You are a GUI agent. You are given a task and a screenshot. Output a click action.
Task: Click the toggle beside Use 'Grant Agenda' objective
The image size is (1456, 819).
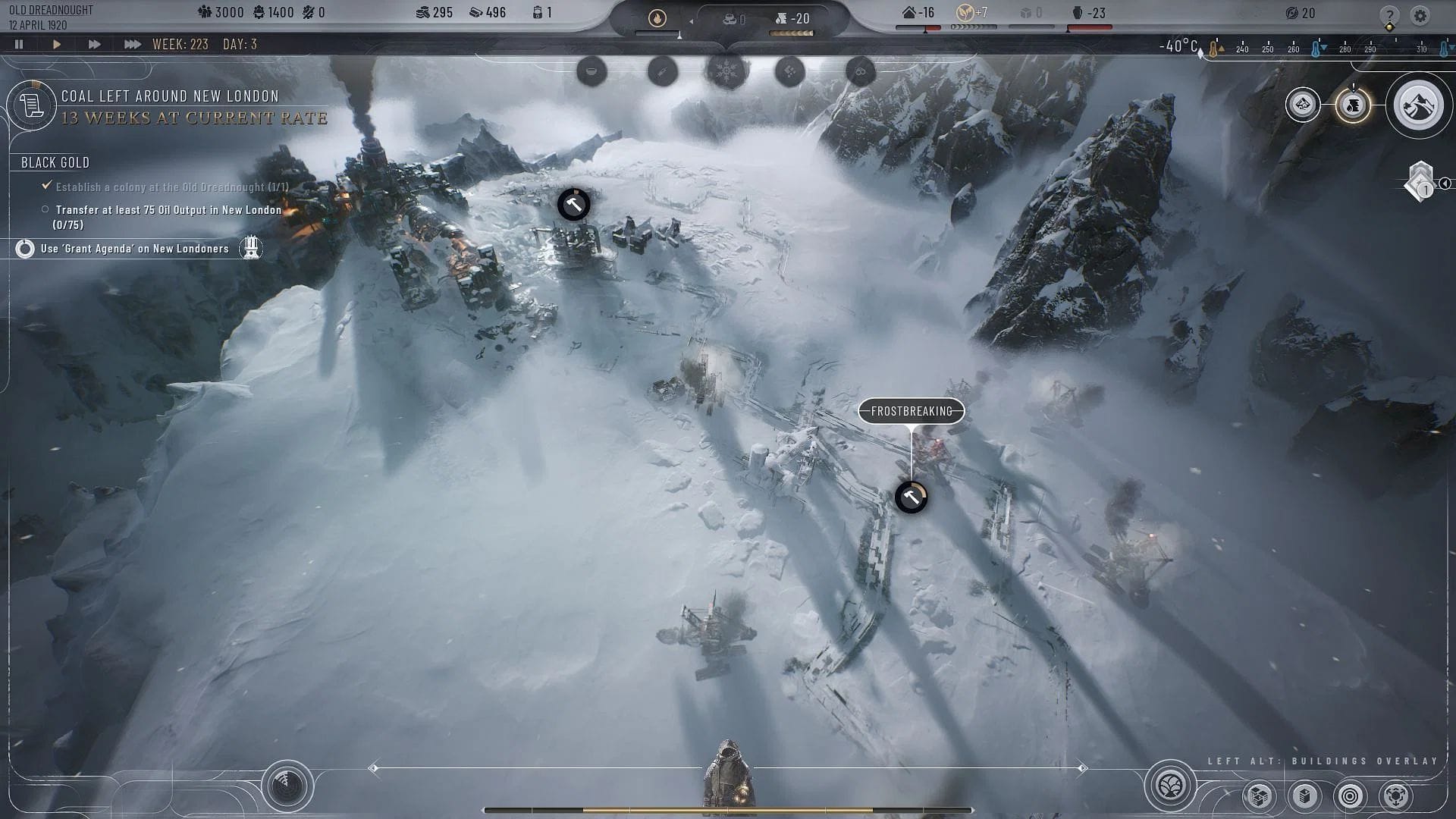coord(25,248)
